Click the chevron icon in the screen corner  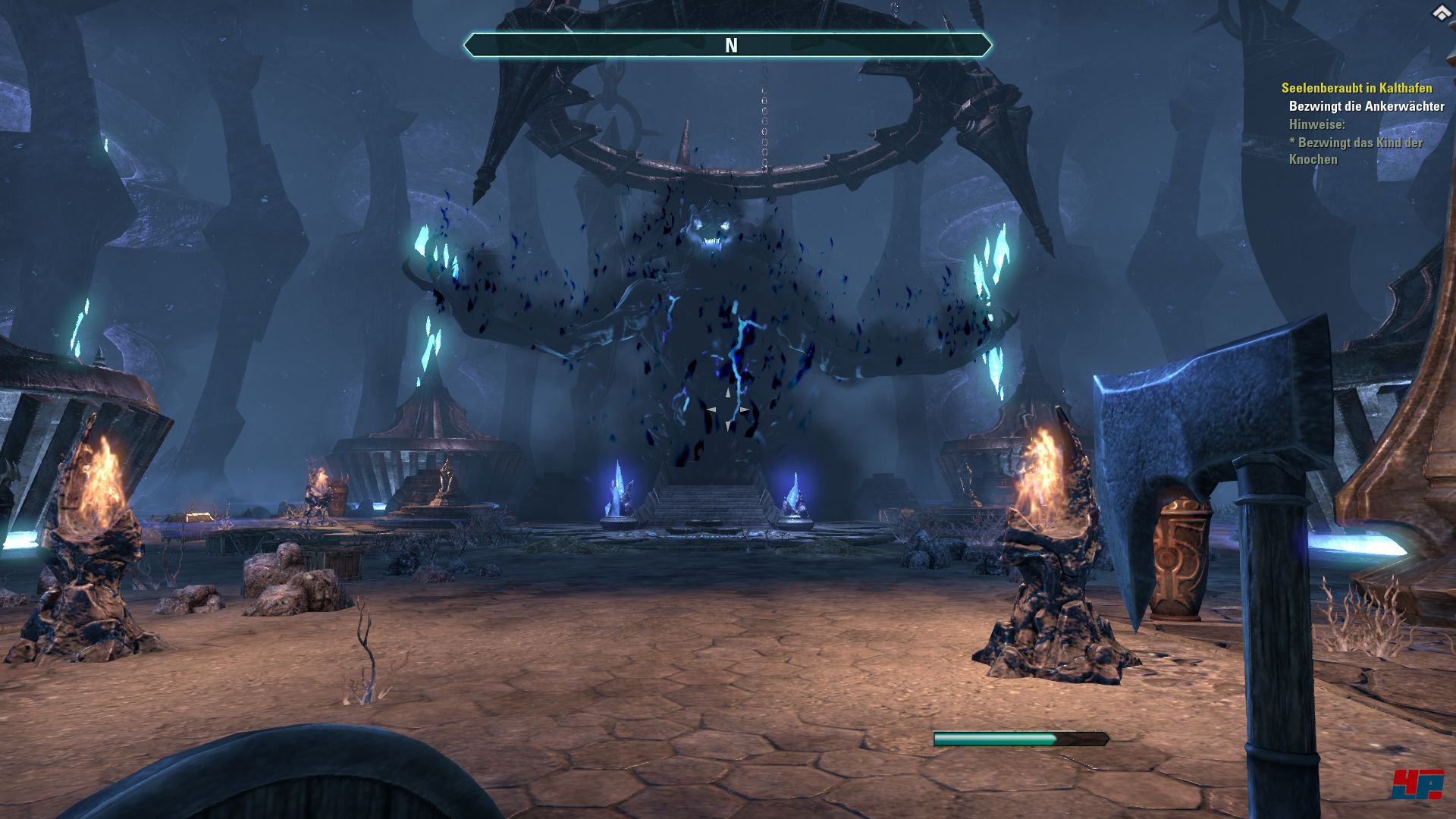1441,13
